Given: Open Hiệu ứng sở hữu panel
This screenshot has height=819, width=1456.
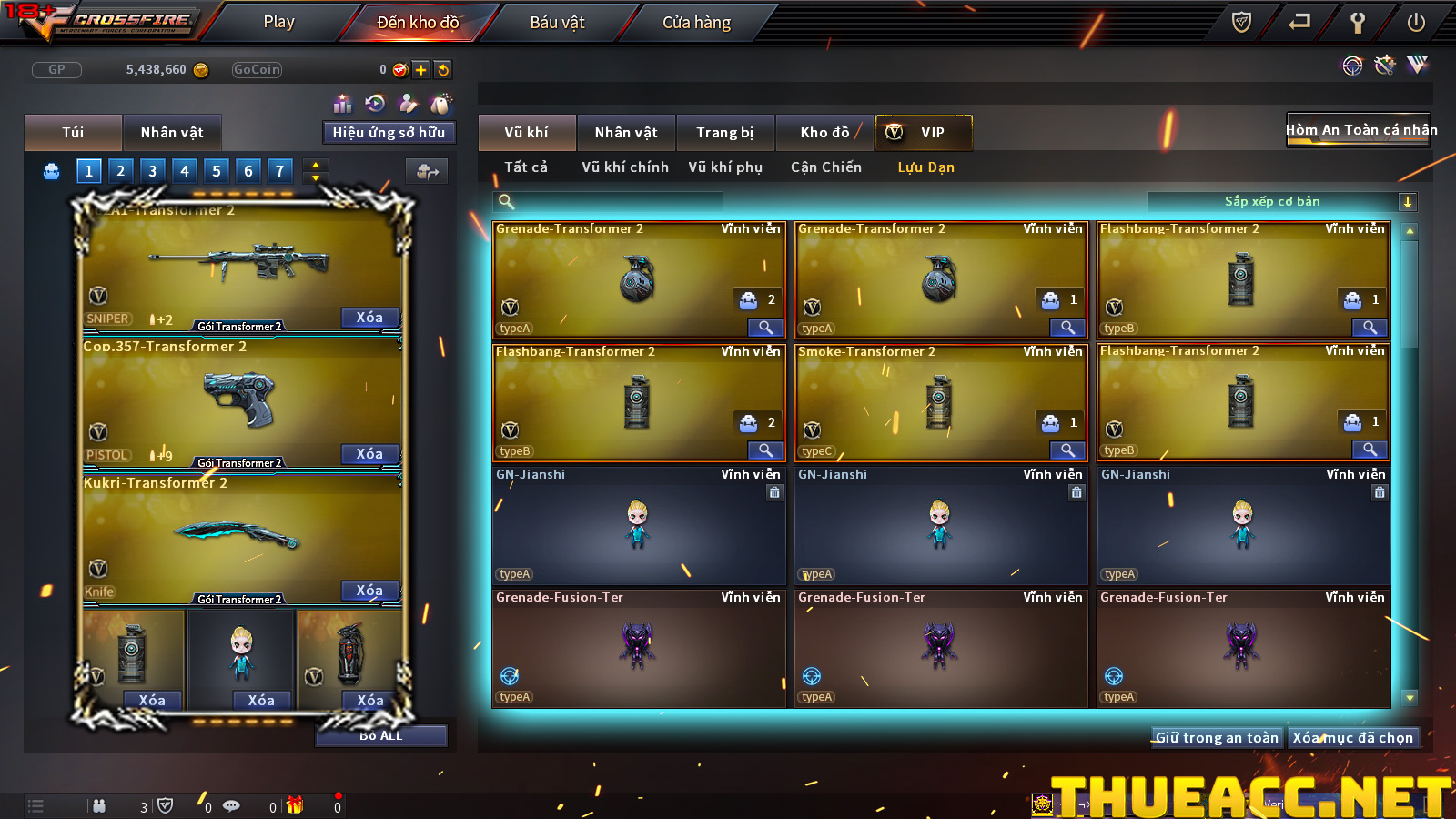Looking at the screenshot, I should 389,133.
